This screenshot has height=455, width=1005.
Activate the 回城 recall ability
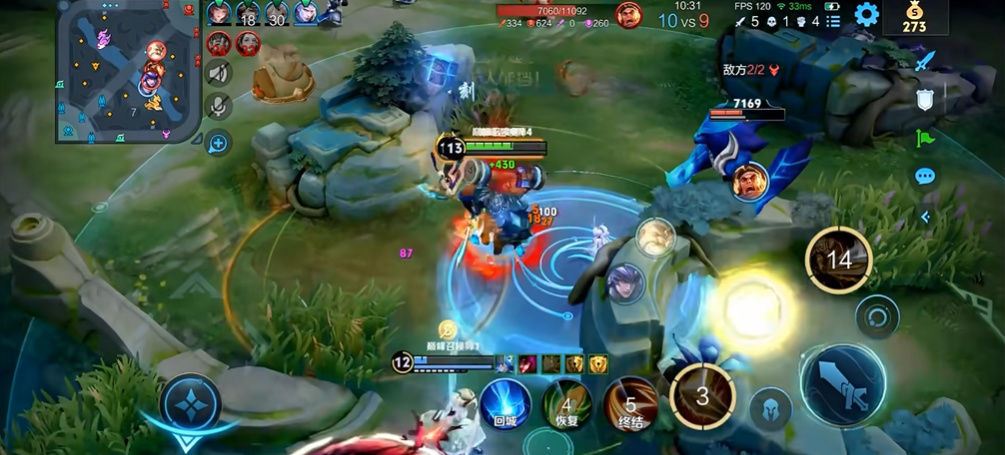tap(504, 404)
